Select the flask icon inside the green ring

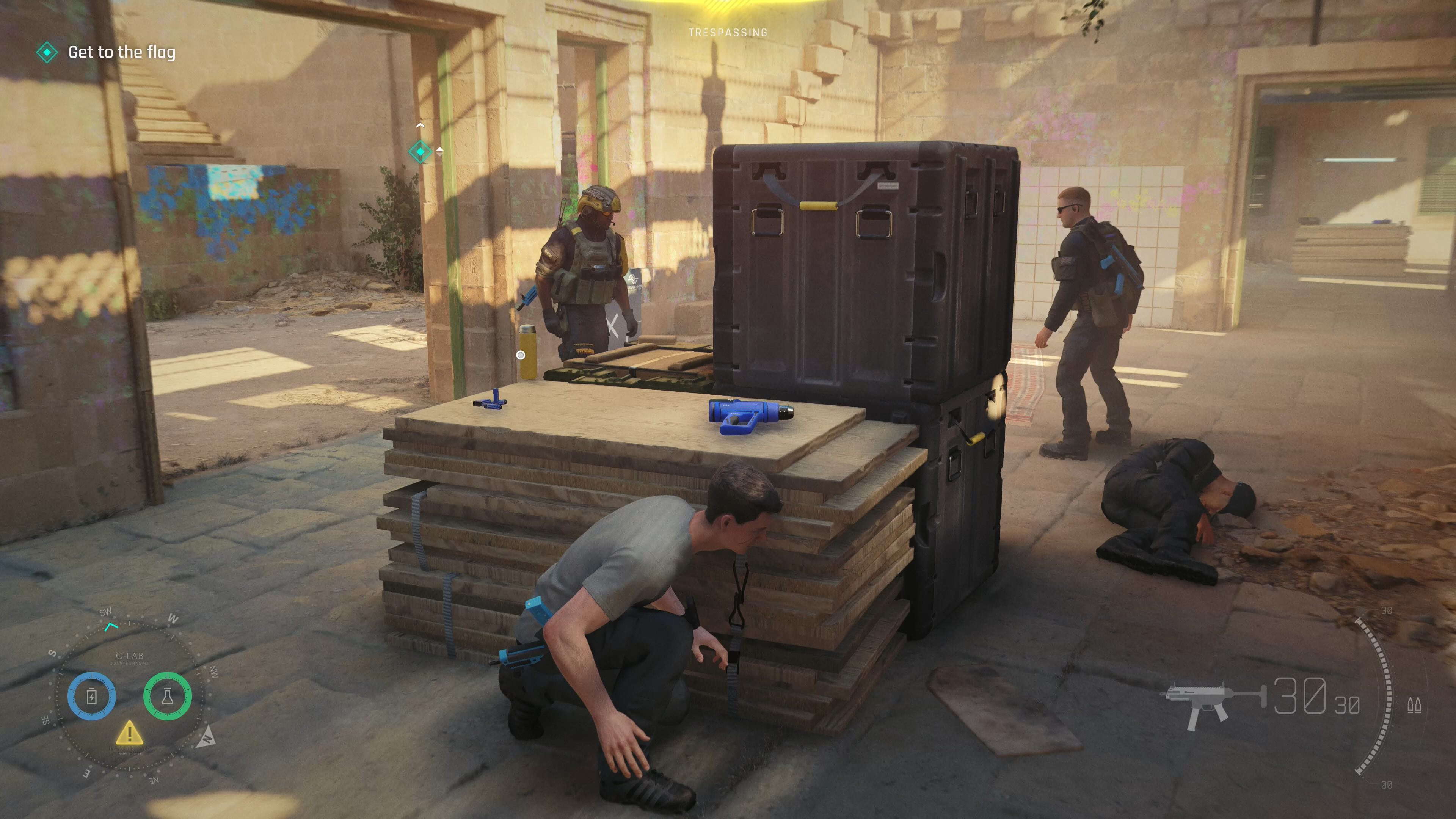pos(168,697)
